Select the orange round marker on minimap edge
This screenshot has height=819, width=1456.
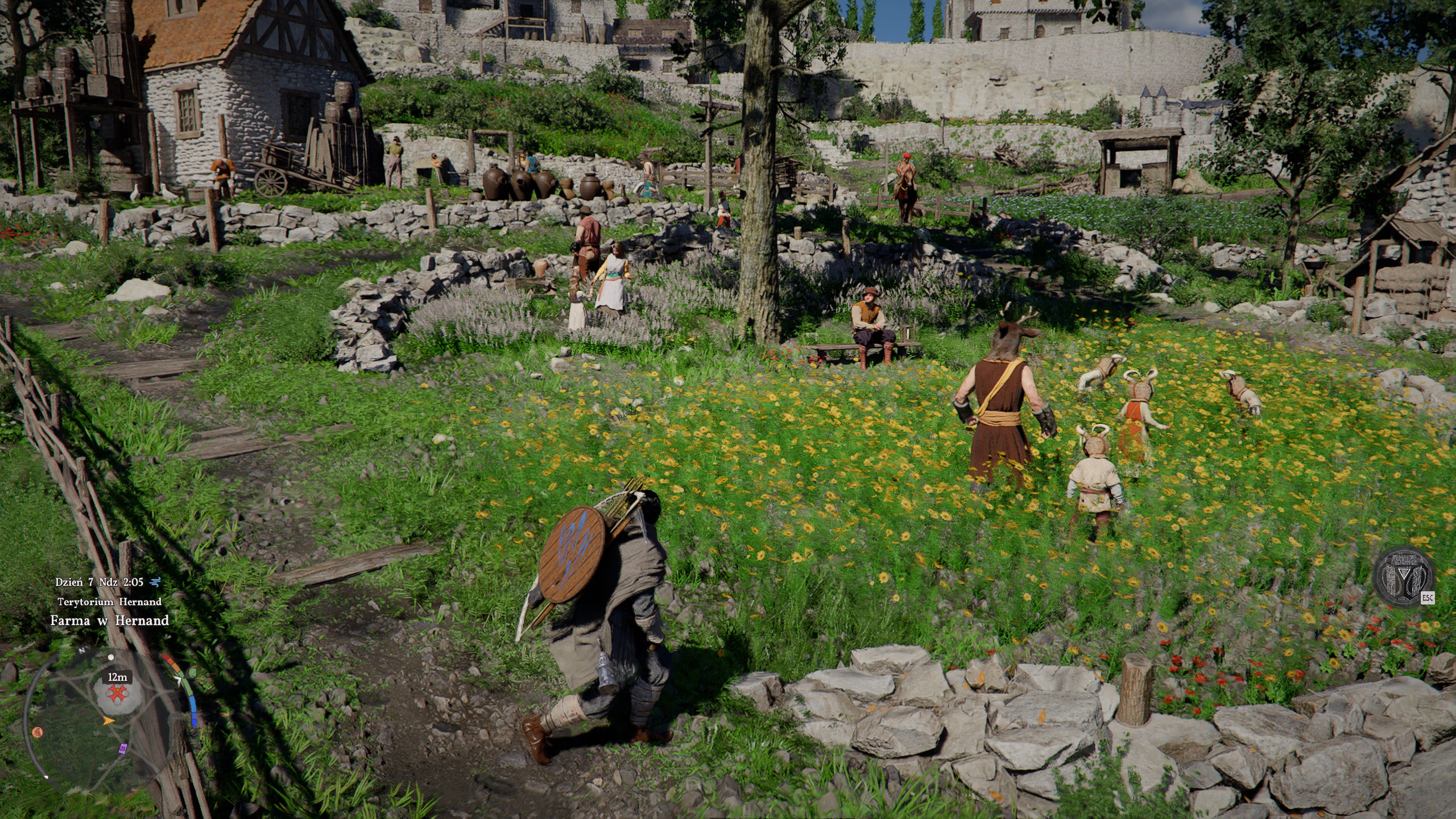(x=38, y=732)
